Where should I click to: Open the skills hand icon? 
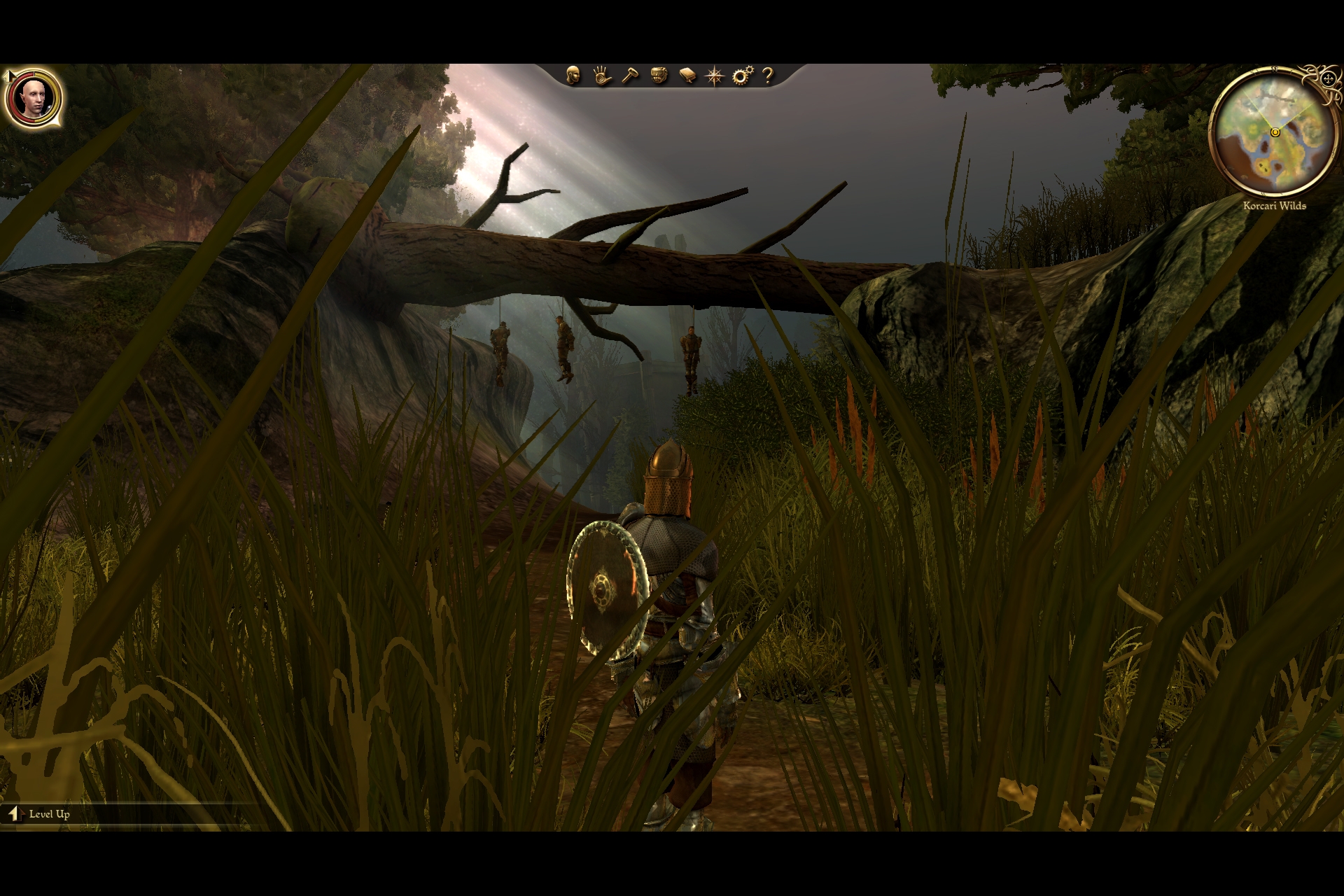(x=601, y=76)
